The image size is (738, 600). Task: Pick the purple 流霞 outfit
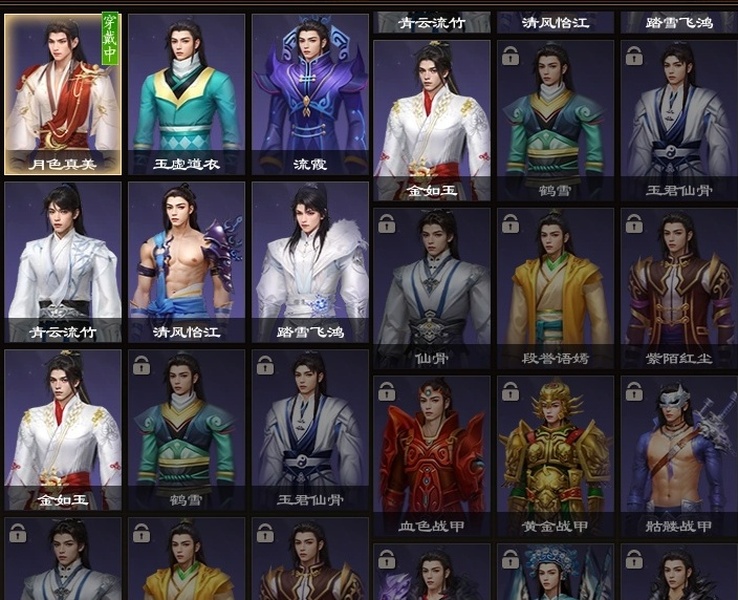(x=310, y=94)
